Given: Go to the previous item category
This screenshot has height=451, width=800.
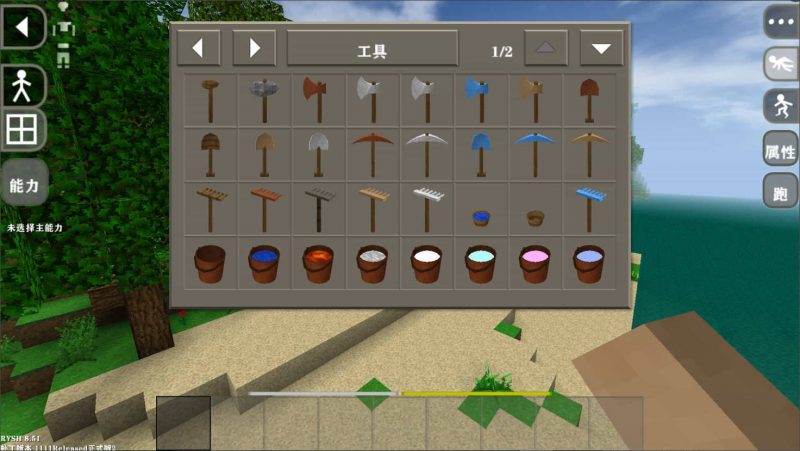Looking at the screenshot, I should (198, 48).
